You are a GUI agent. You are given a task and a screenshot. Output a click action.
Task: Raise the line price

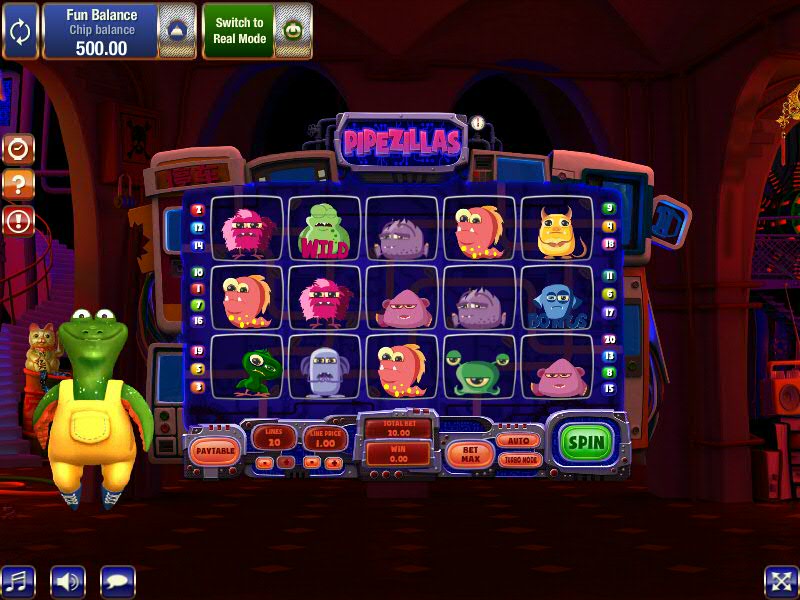(333, 462)
